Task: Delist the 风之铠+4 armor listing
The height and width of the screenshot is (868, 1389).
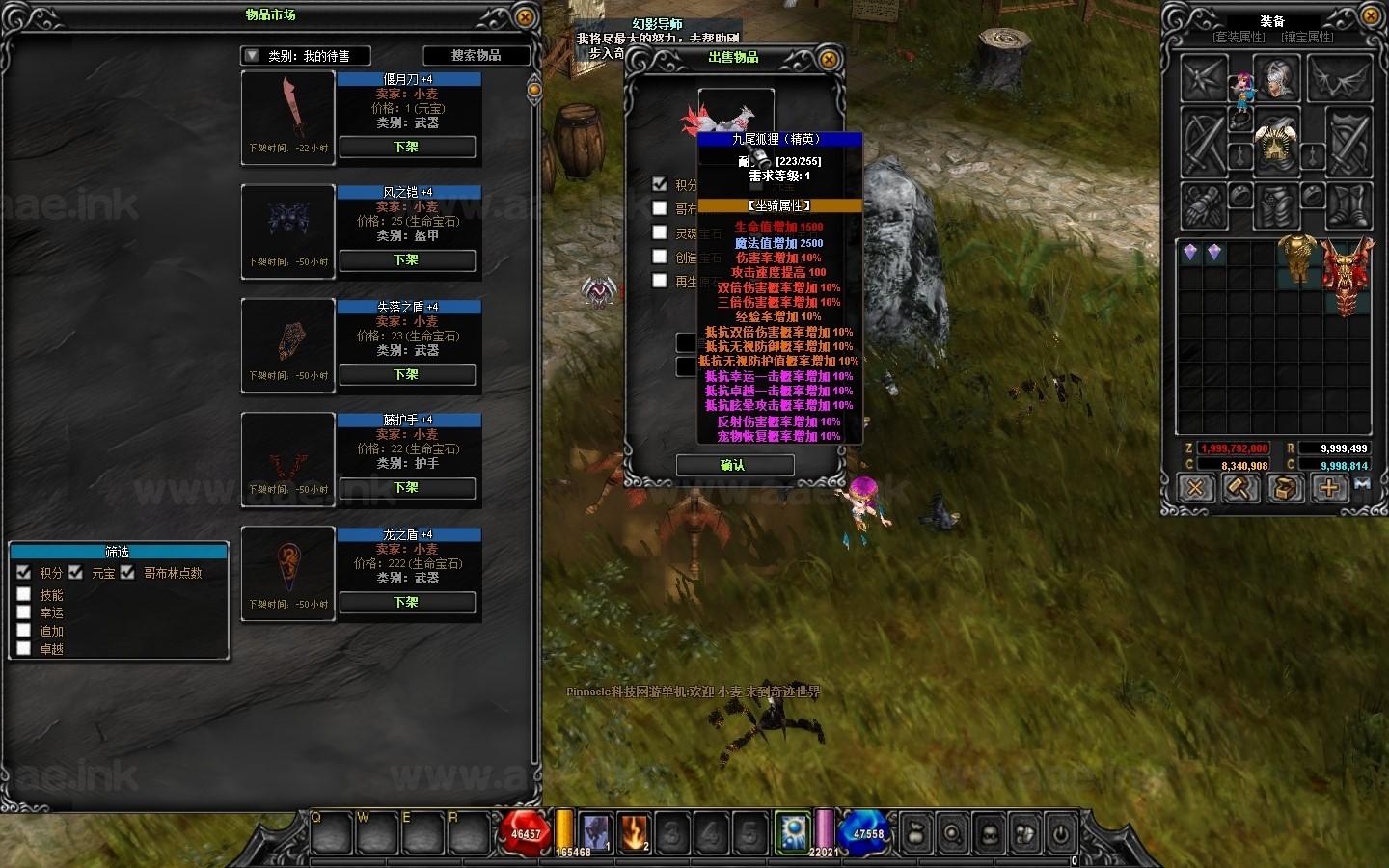Action: tap(406, 260)
